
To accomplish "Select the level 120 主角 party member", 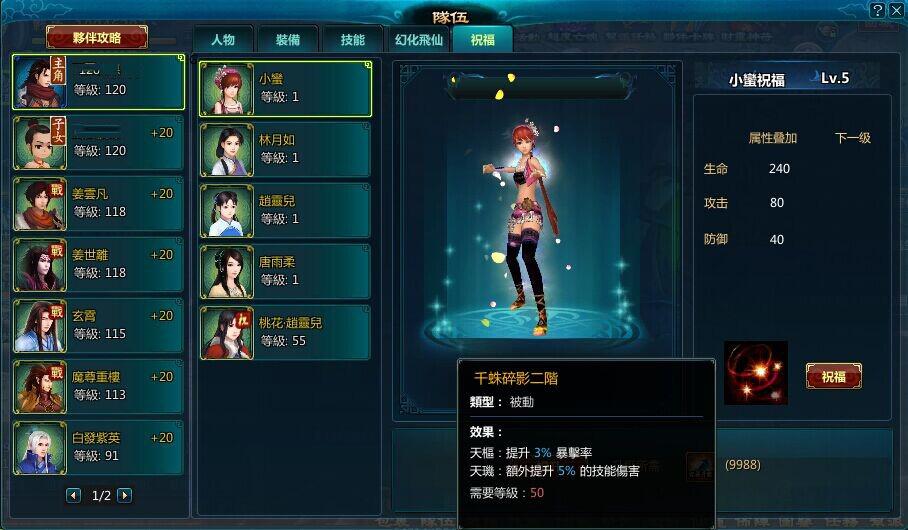I will 98,82.
